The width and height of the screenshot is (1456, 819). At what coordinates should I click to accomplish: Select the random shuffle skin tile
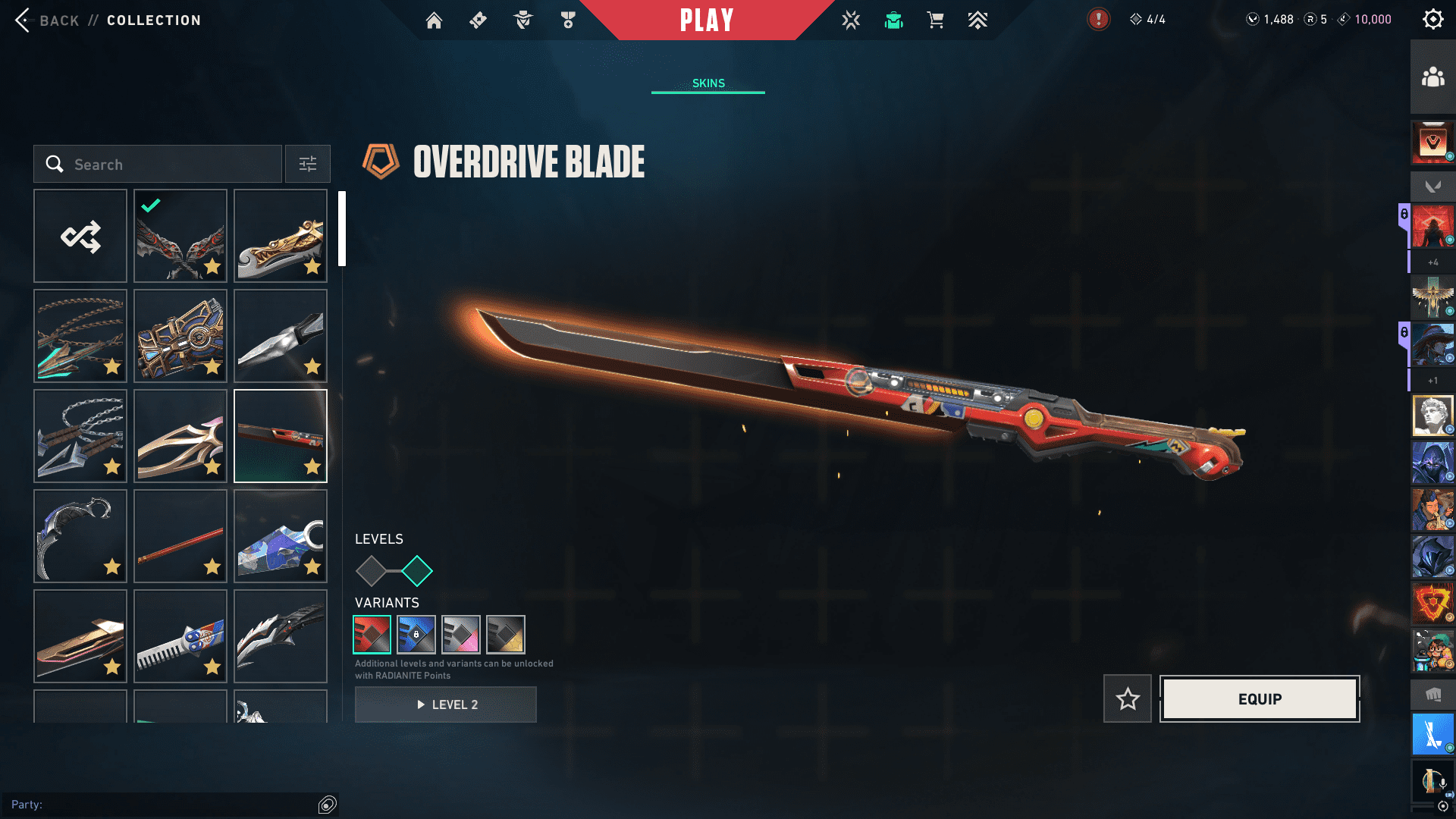[80, 237]
